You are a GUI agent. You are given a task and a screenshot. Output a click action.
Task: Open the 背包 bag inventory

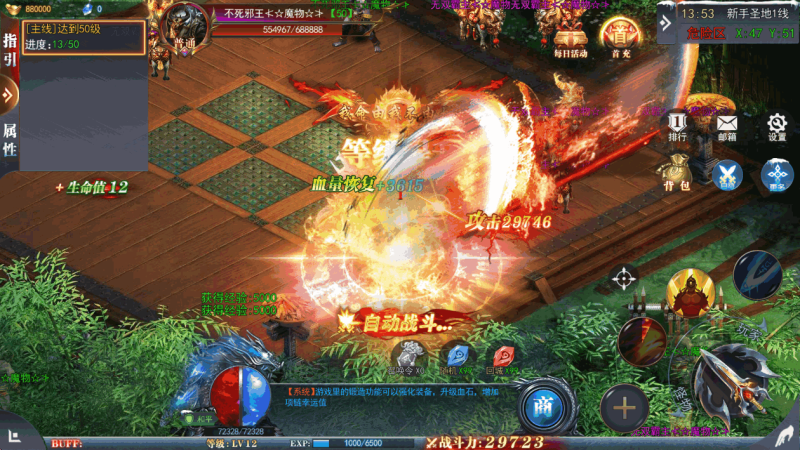(x=678, y=171)
